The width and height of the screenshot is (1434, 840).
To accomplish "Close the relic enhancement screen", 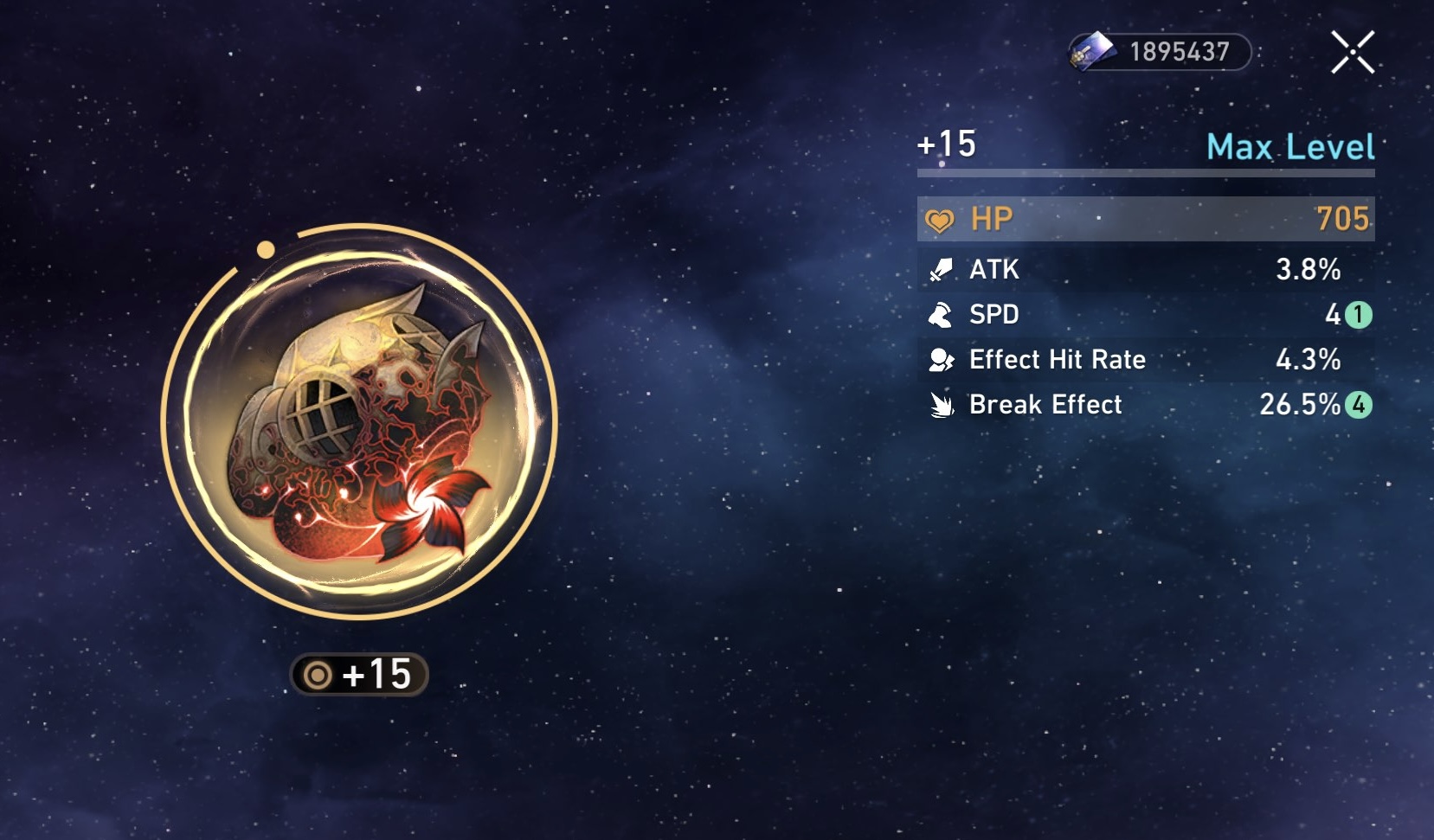I will coord(1354,51).
